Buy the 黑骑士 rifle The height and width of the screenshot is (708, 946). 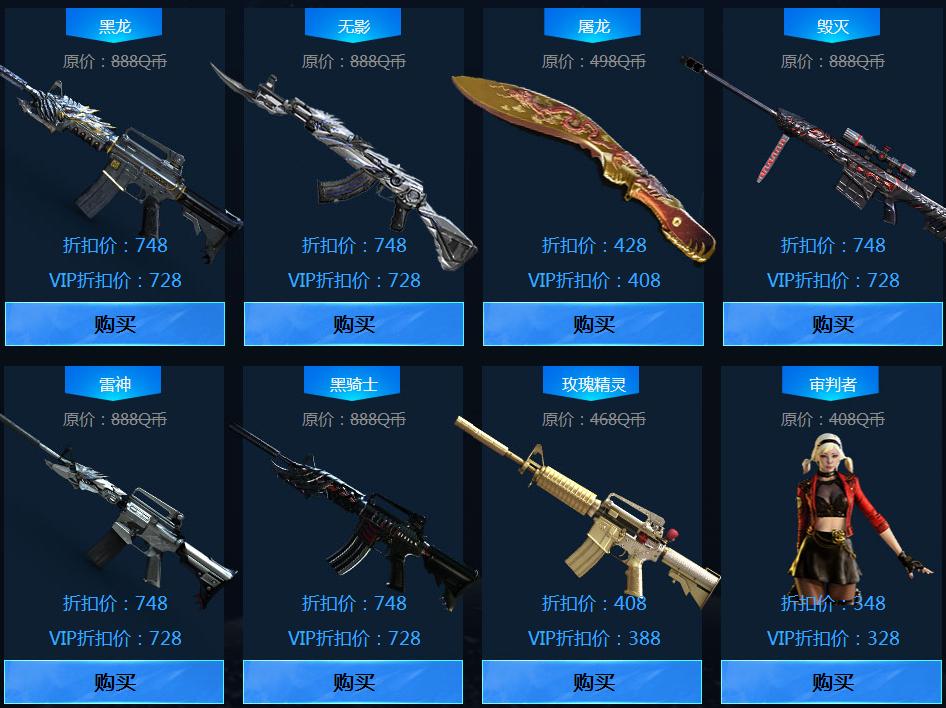click(353, 682)
